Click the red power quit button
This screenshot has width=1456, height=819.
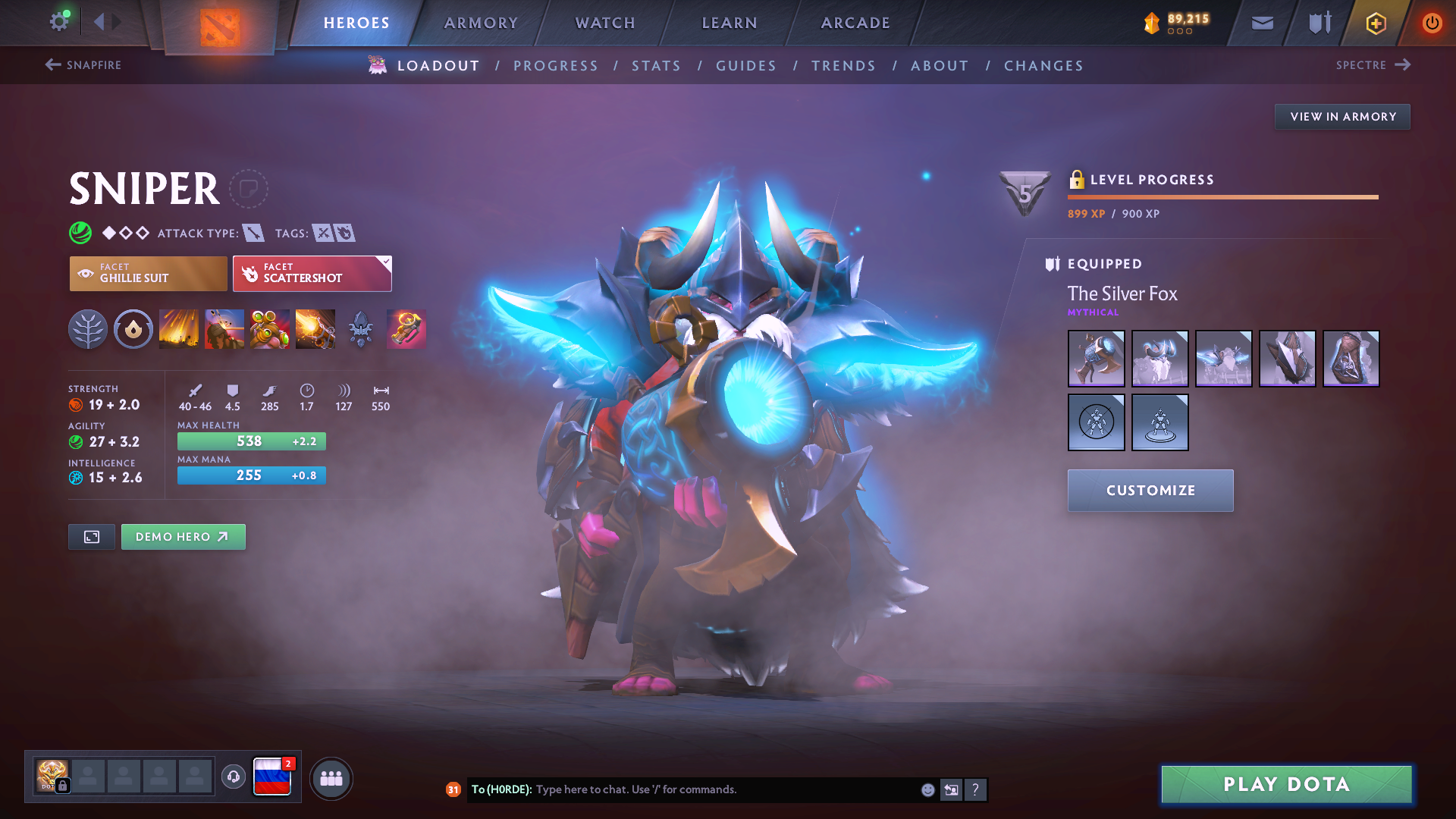tap(1432, 23)
